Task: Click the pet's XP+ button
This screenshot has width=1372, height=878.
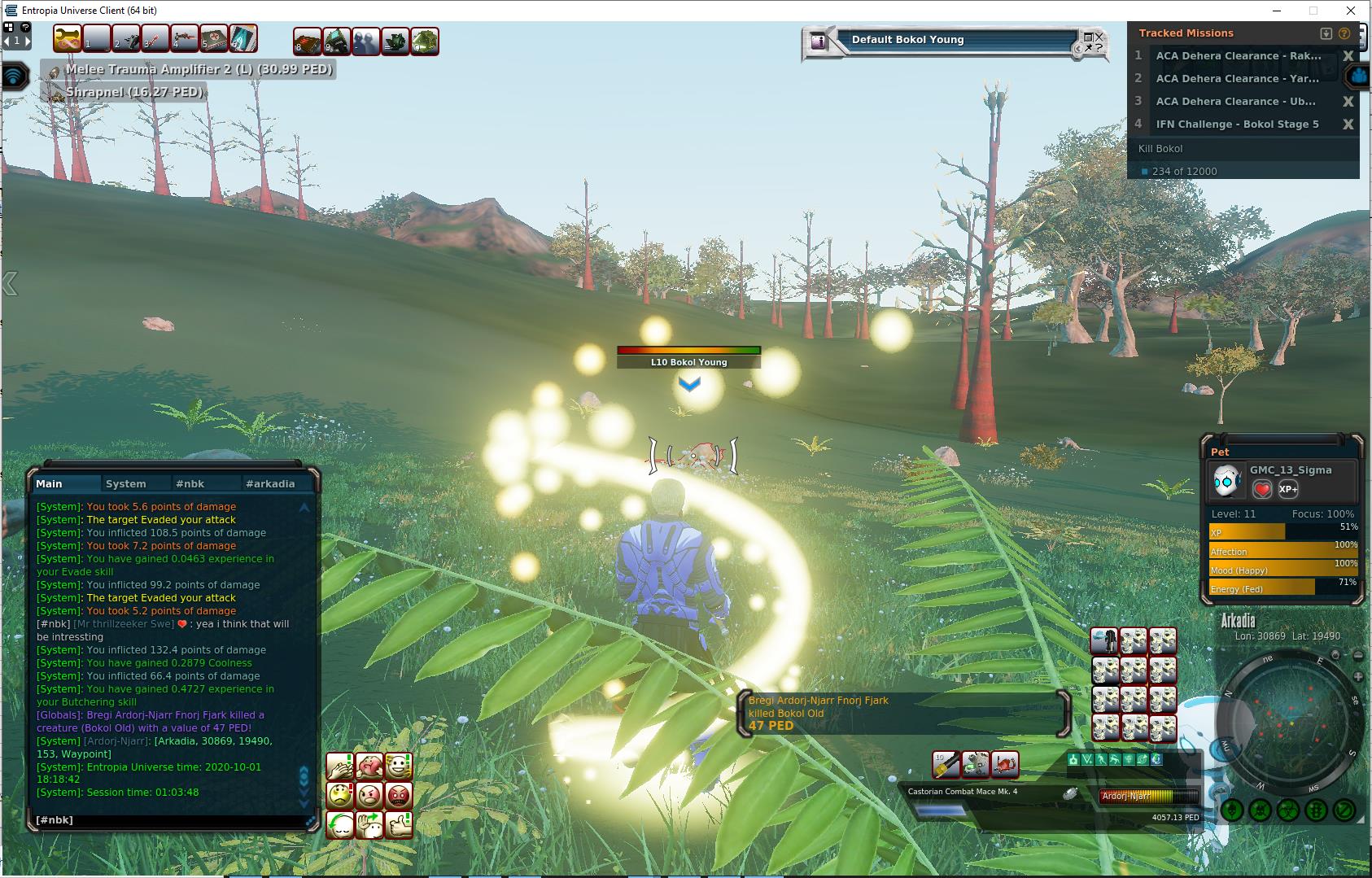Action: coord(1288,489)
